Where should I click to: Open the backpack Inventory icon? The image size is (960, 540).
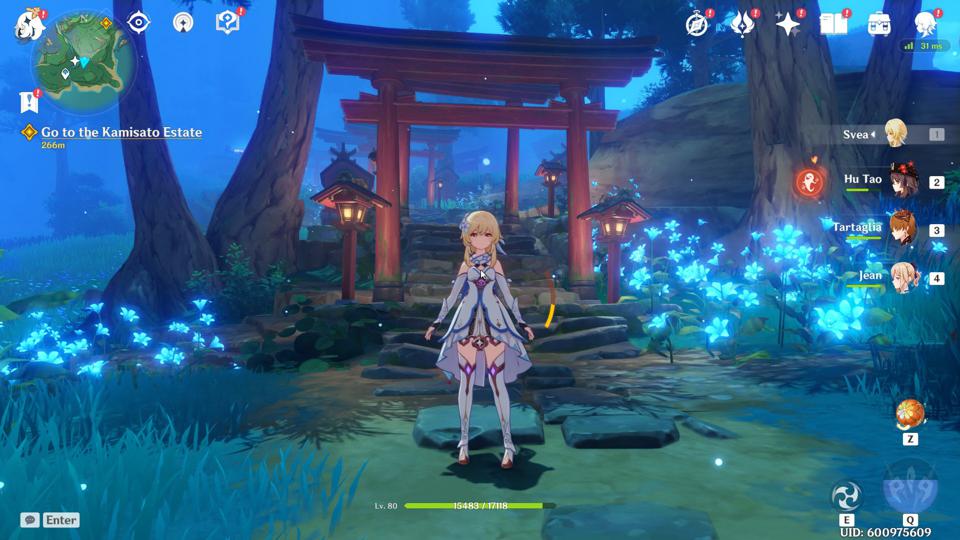tap(879, 24)
